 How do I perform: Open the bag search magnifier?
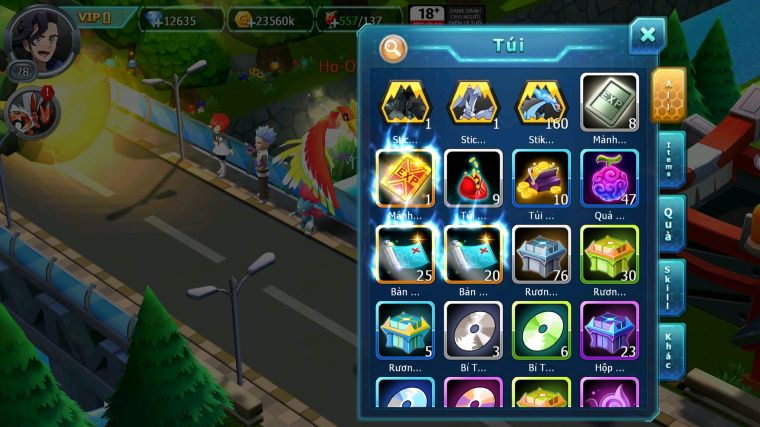click(x=393, y=47)
